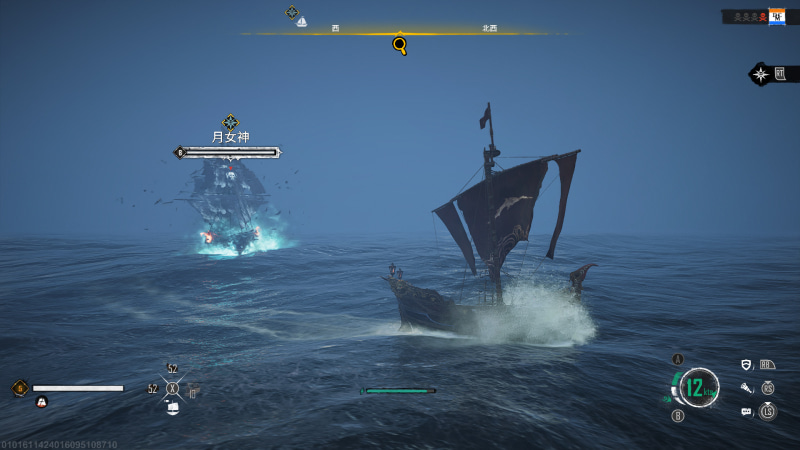Screen dimensions: 800x450
Task: Click the wanted-level faction flag indicator
Action: coord(776,17)
